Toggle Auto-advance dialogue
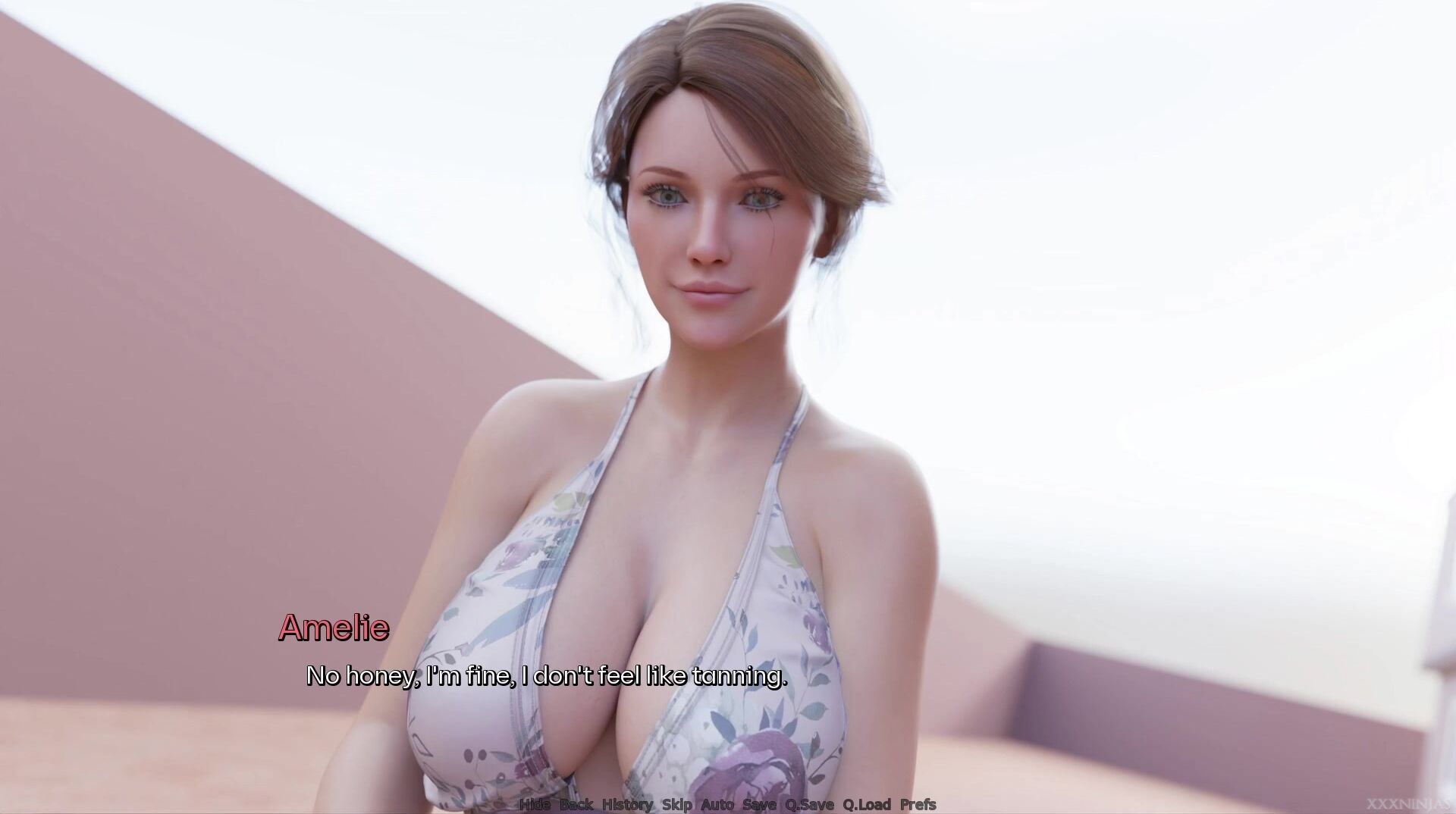The image size is (1456, 814). pyautogui.click(x=717, y=804)
